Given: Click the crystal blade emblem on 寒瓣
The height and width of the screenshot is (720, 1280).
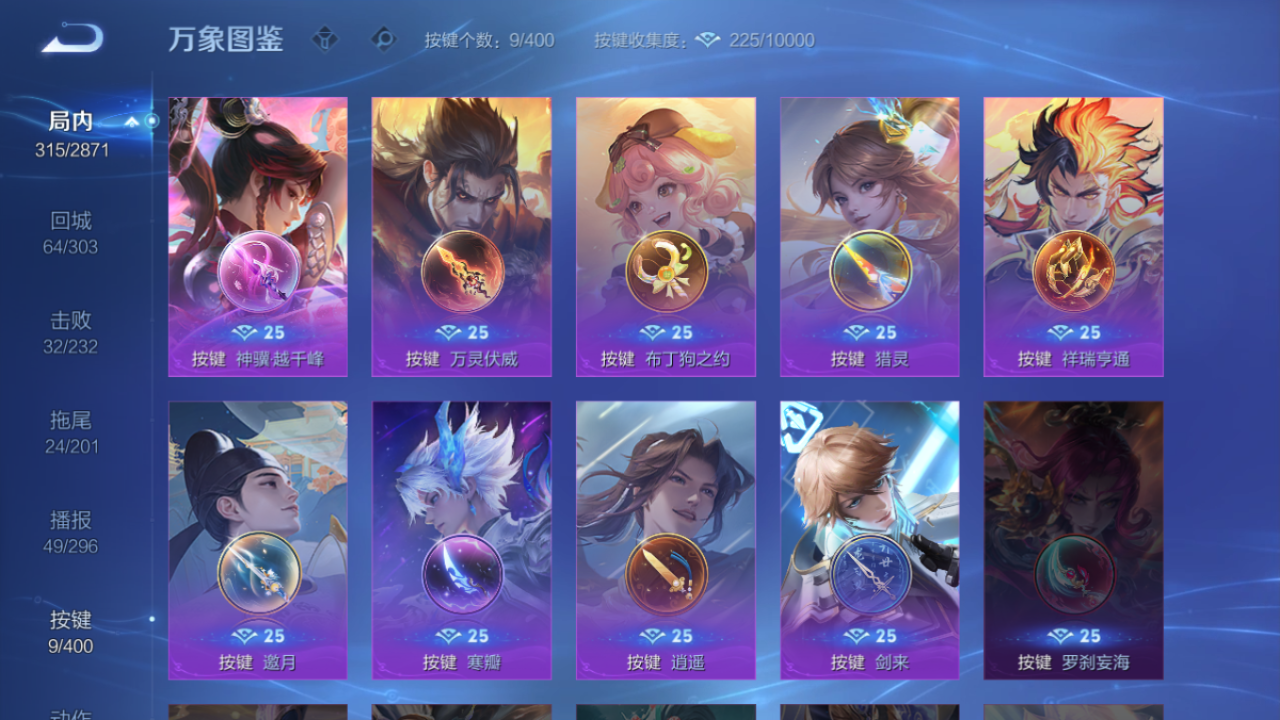Looking at the screenshot, I should 461,570.
